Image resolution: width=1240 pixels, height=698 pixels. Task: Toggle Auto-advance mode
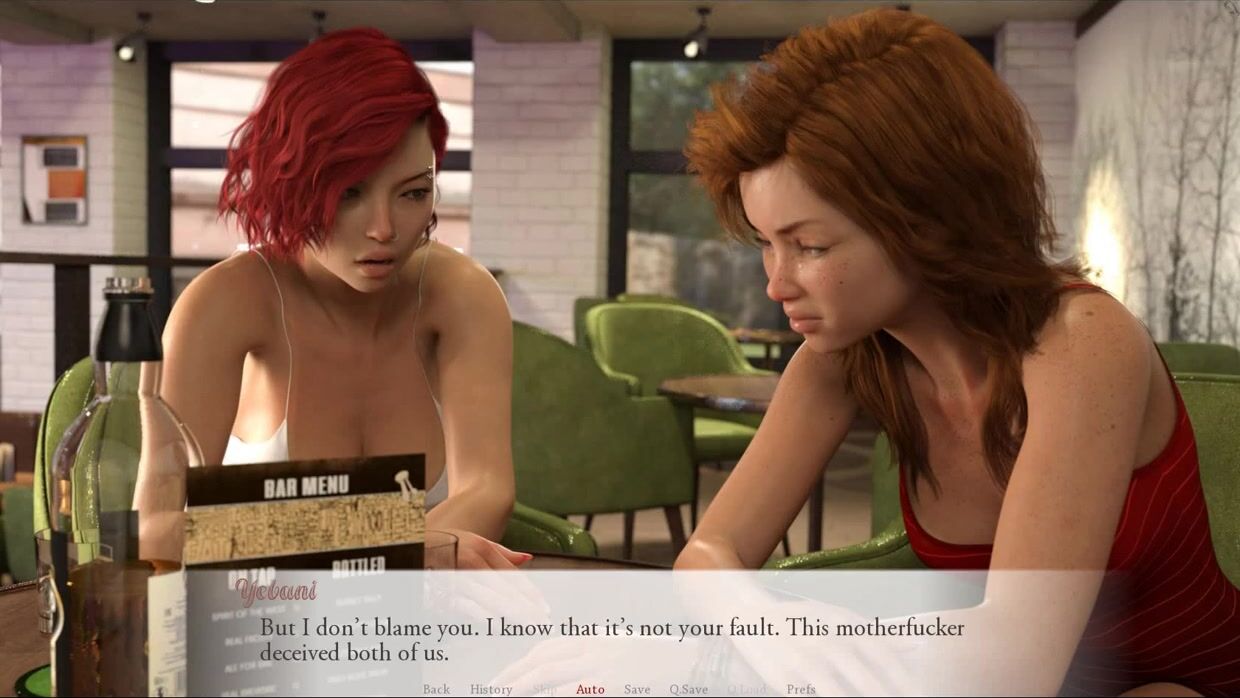[590, 689]
